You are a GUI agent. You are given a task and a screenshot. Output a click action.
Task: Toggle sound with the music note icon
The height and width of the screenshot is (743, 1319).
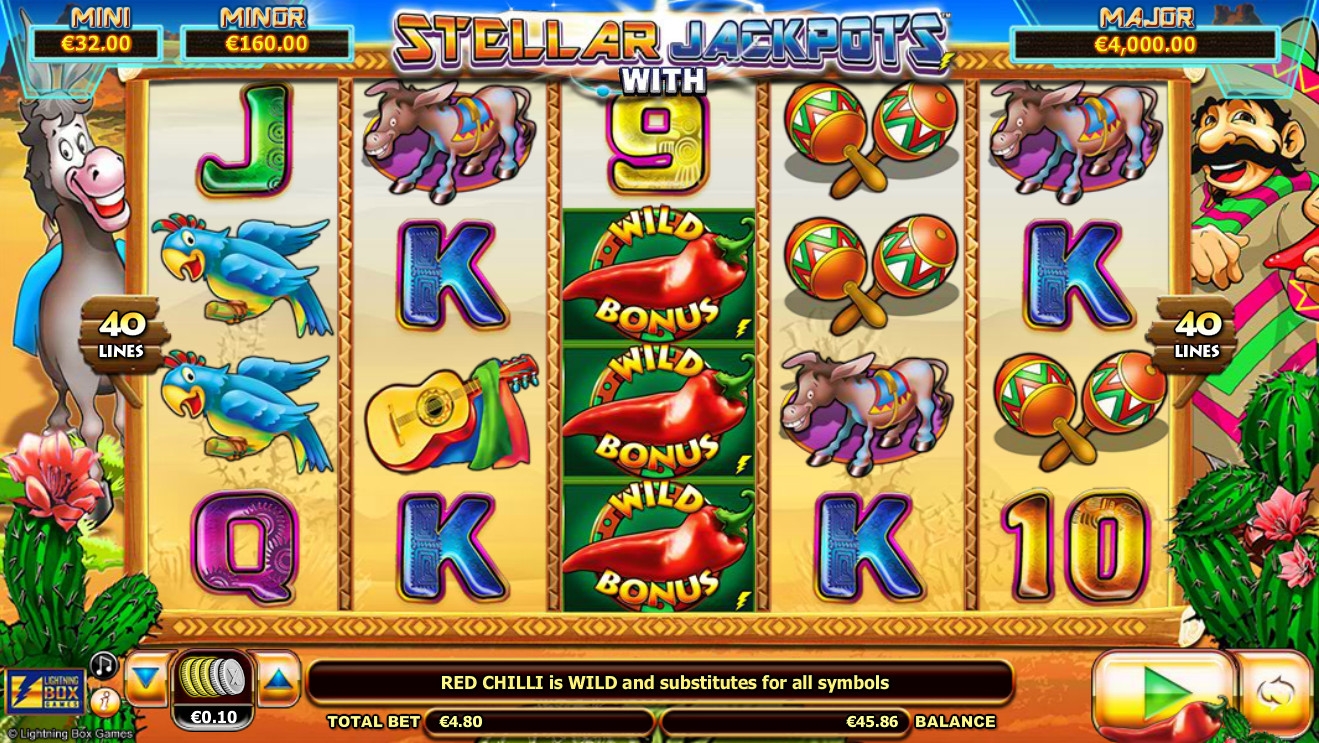(x=103, y=665)
